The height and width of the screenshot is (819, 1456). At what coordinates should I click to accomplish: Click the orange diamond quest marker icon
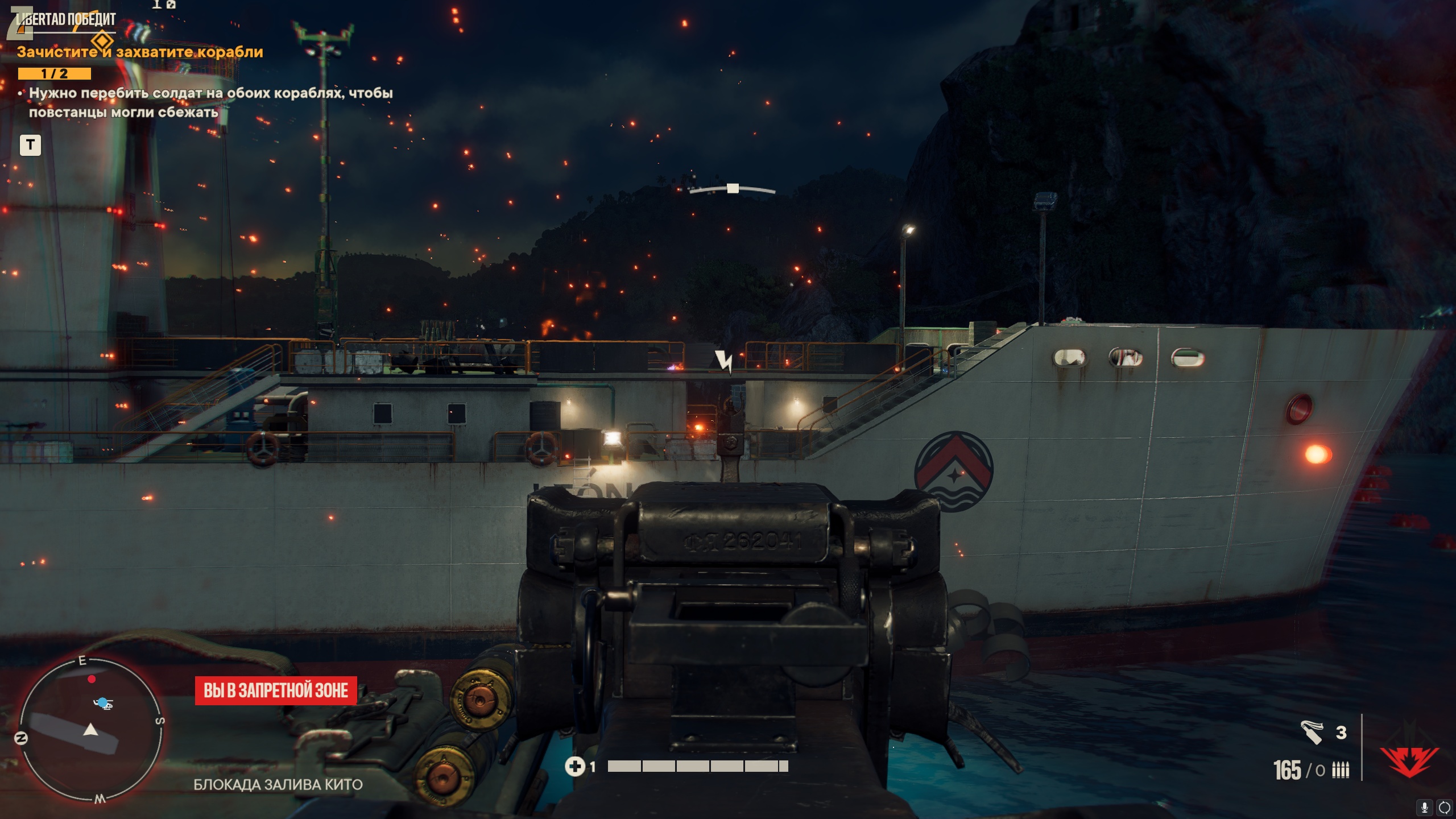point(102,41)
